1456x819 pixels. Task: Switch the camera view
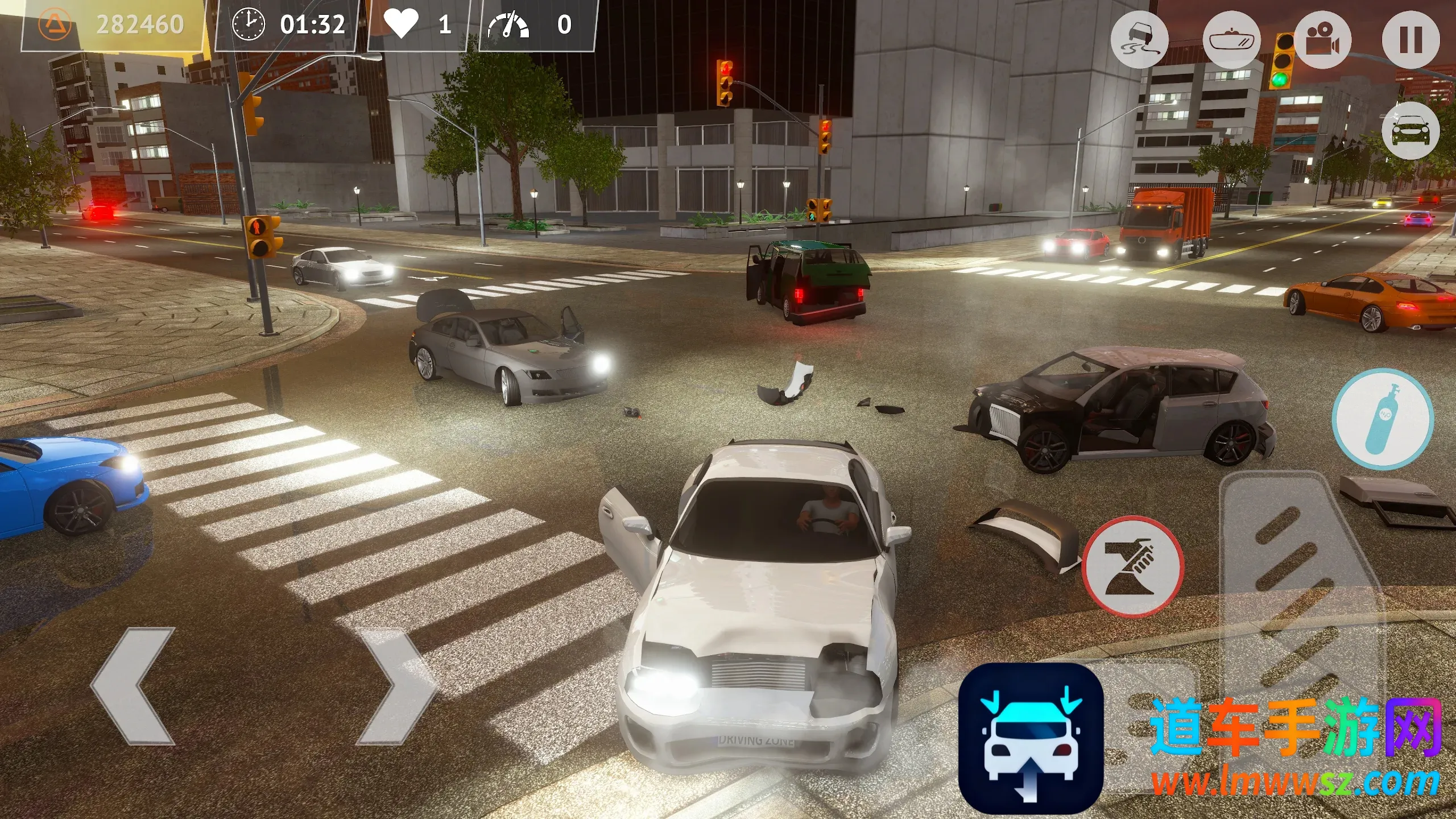tap(1323, 41)
